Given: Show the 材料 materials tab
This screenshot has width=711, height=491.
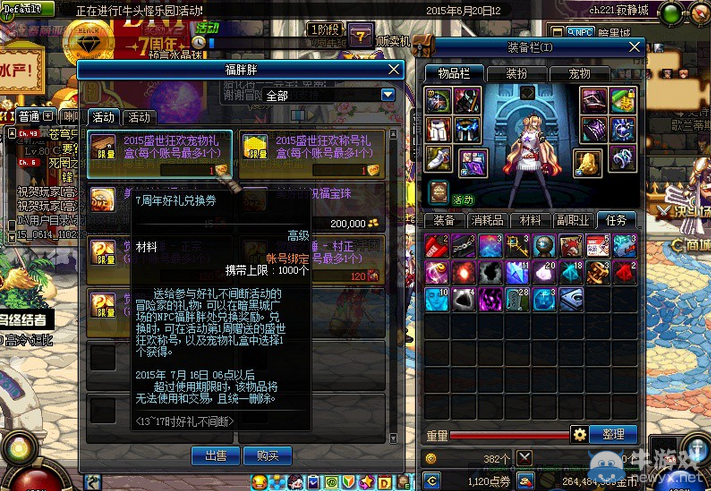Looking at the screenshot, I should (530, 220).
